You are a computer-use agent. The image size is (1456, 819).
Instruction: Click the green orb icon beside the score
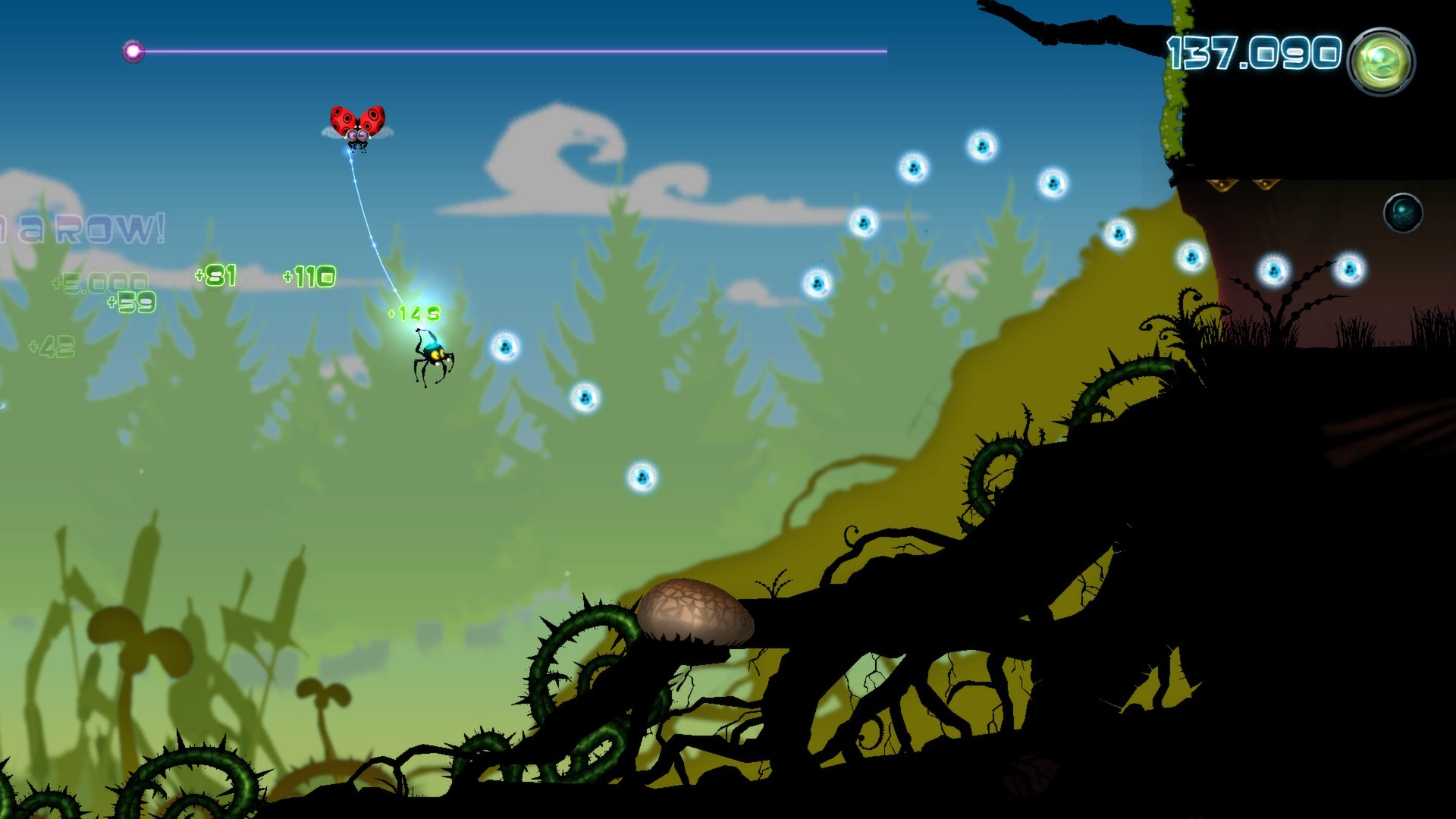click(x=1380, y=61)
